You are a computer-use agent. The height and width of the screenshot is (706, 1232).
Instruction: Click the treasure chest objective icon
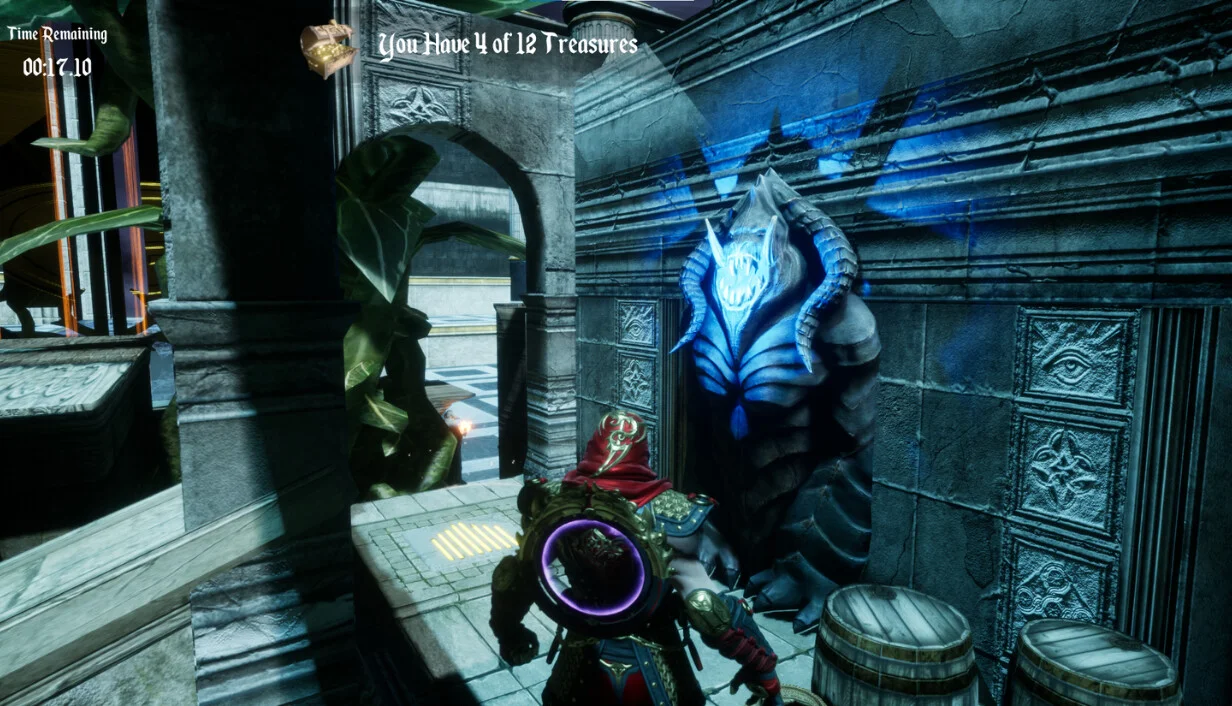pyautogui.click(x=329, y=47)
